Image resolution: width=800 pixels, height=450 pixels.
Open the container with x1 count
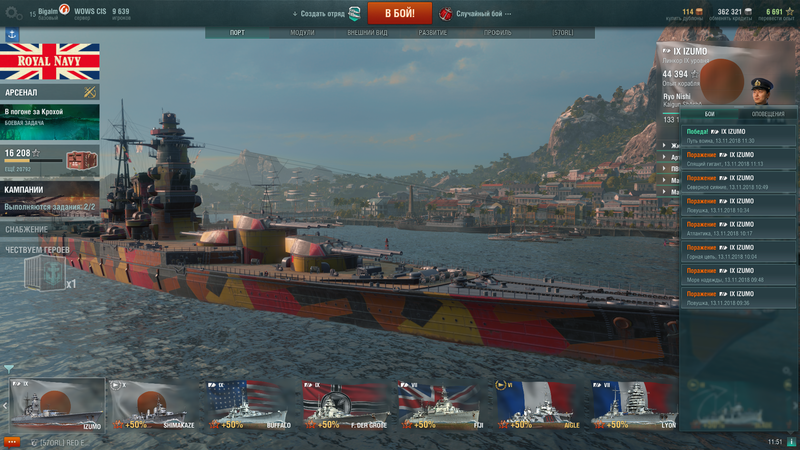pos(44,272)
